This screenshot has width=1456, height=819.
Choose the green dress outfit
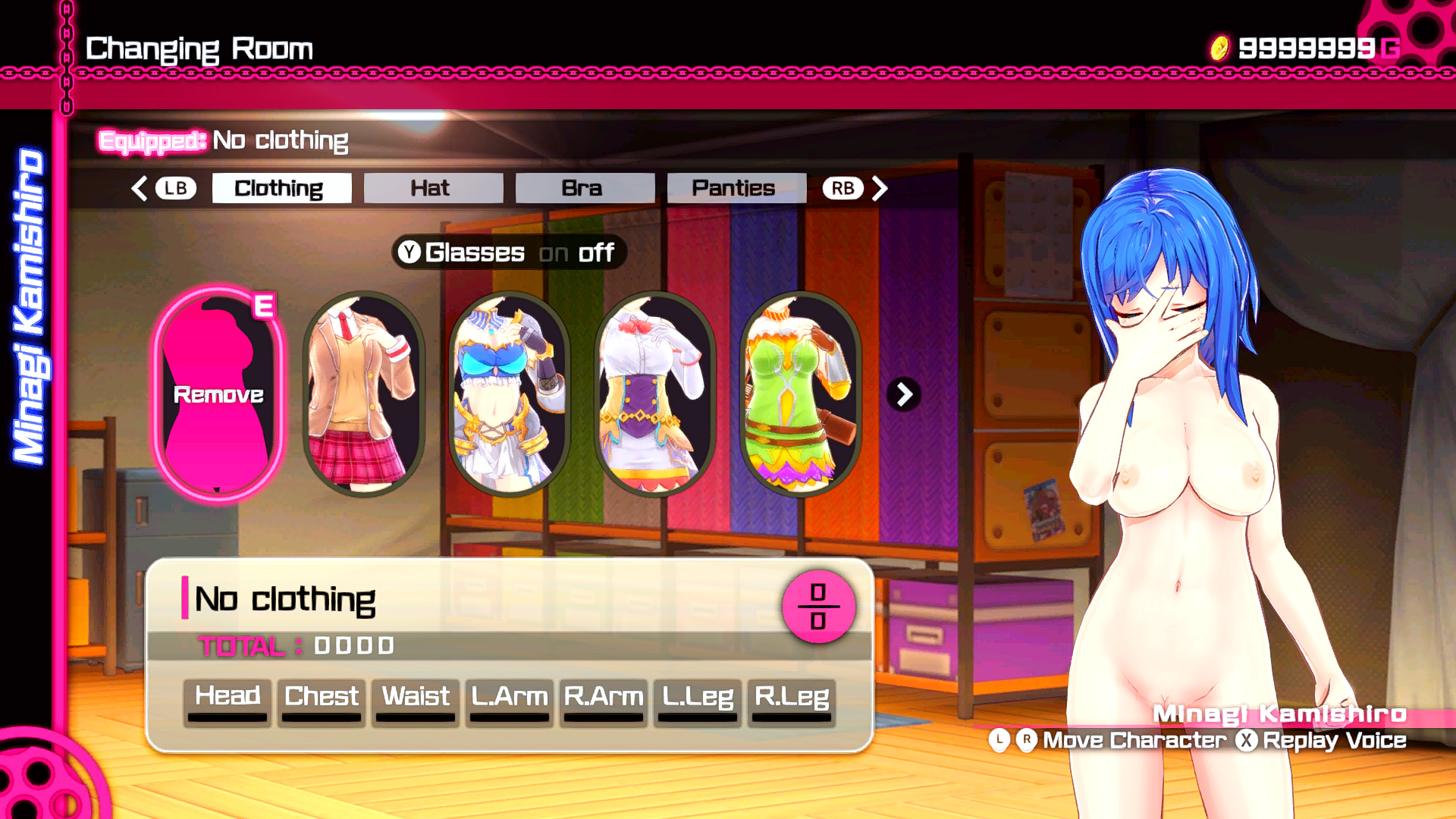point(800,394)
